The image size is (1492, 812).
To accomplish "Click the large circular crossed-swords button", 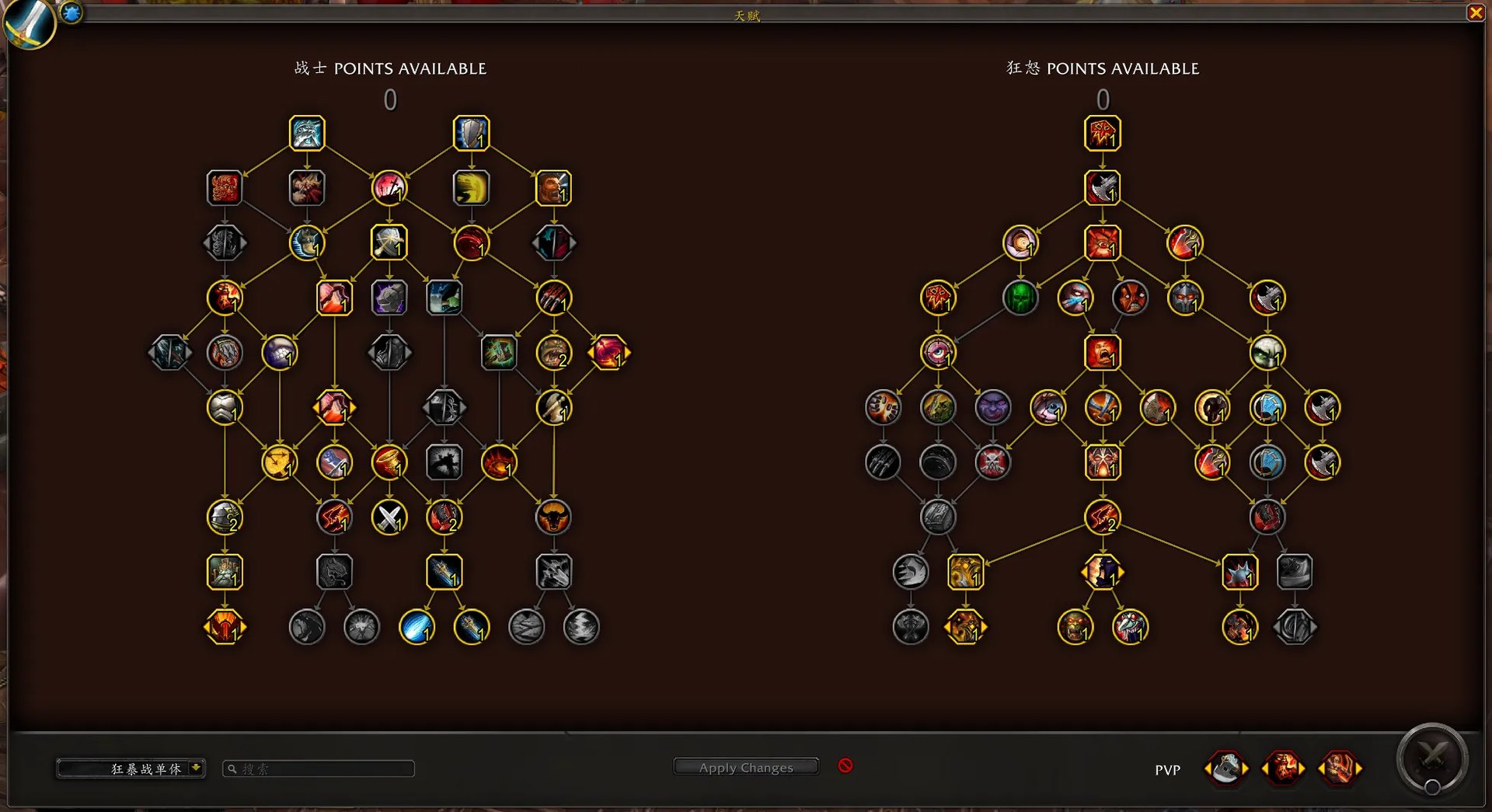I will (1432, 758).
